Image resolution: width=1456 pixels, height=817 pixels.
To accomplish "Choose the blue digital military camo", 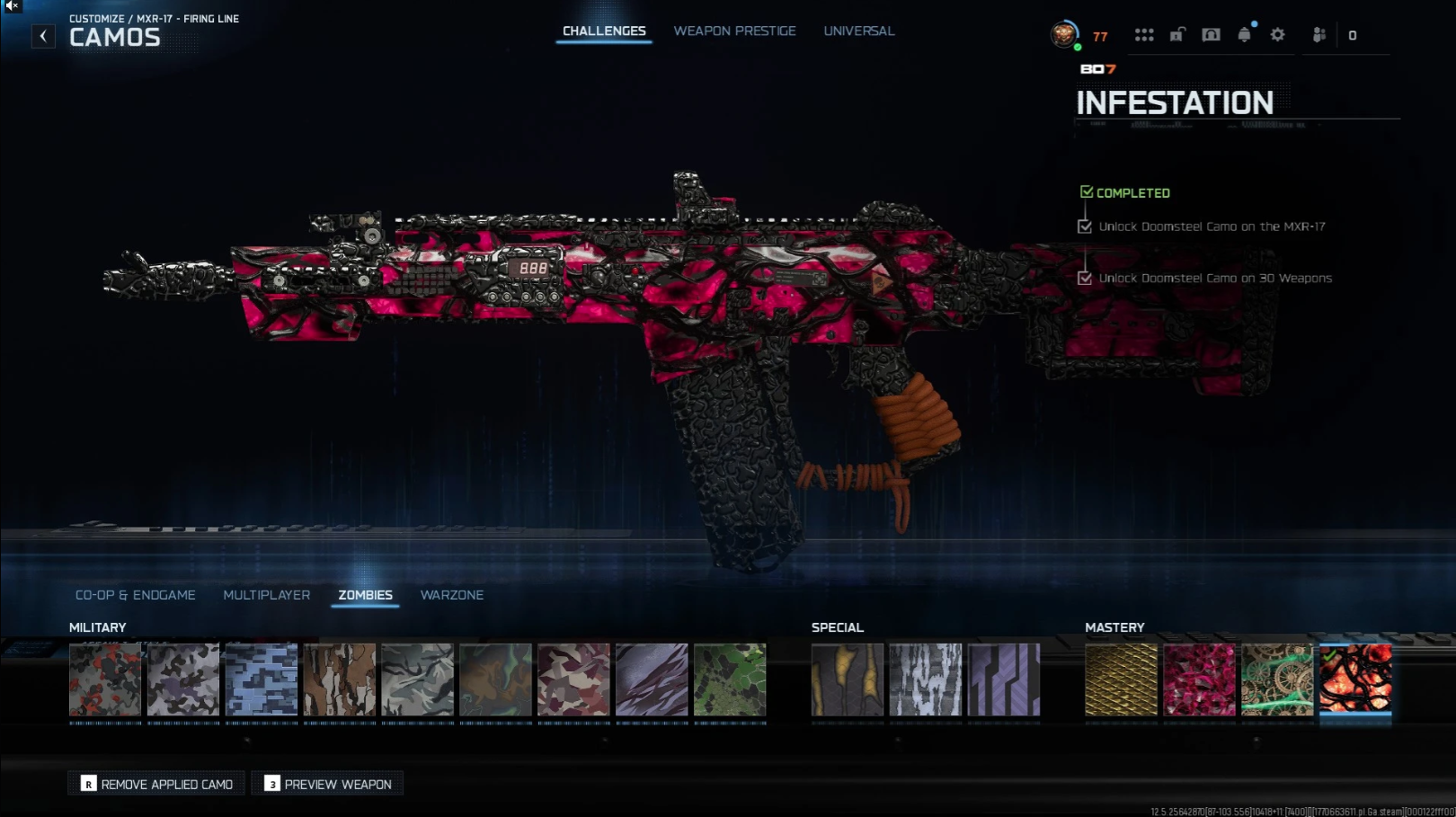I will tap(262, 679).
